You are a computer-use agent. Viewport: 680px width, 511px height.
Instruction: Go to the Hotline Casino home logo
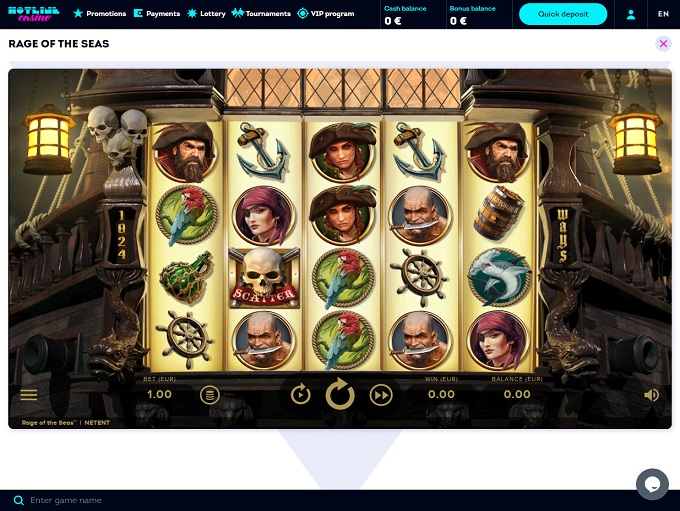click(34, 14)
